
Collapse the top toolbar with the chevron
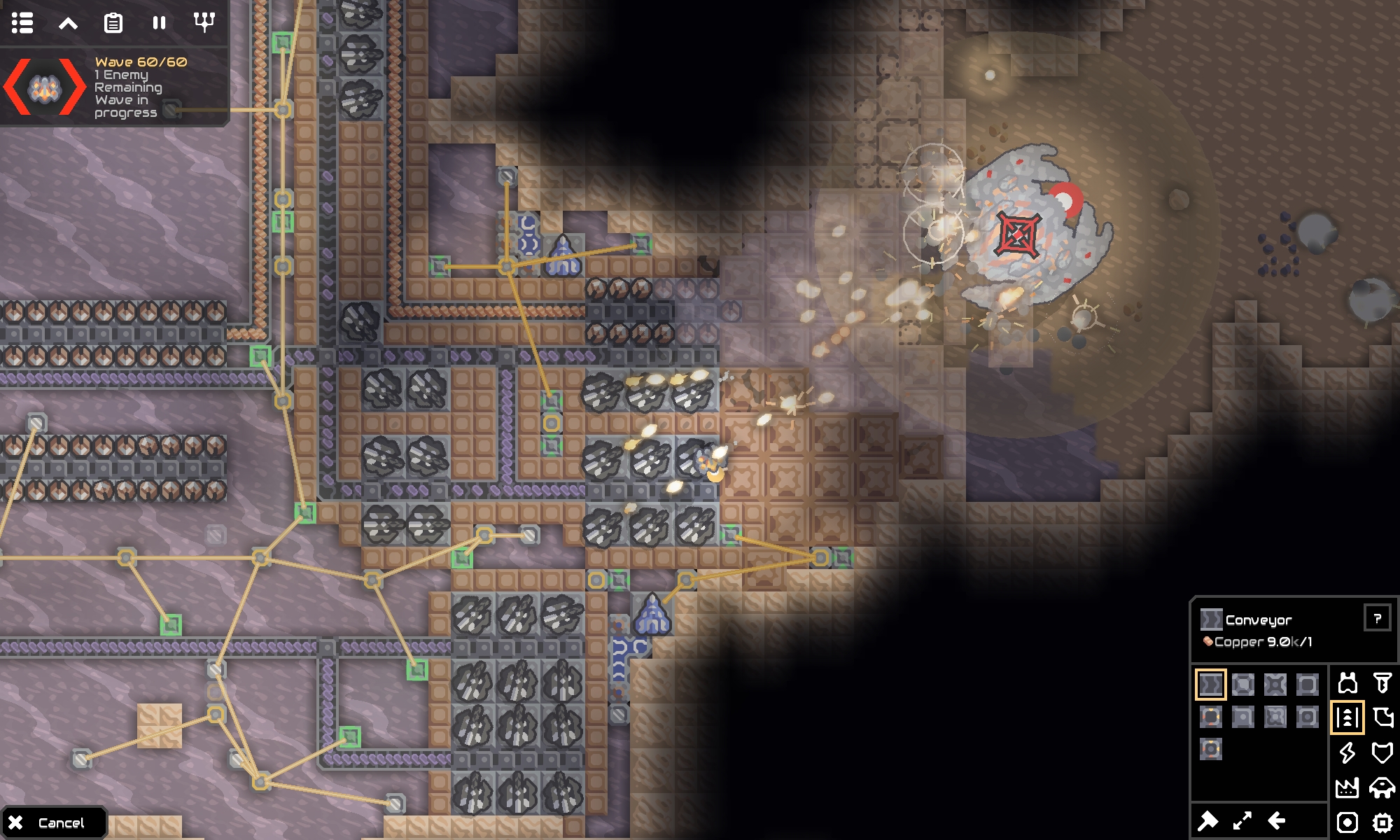pyautogui.click(x=68, y=23)
